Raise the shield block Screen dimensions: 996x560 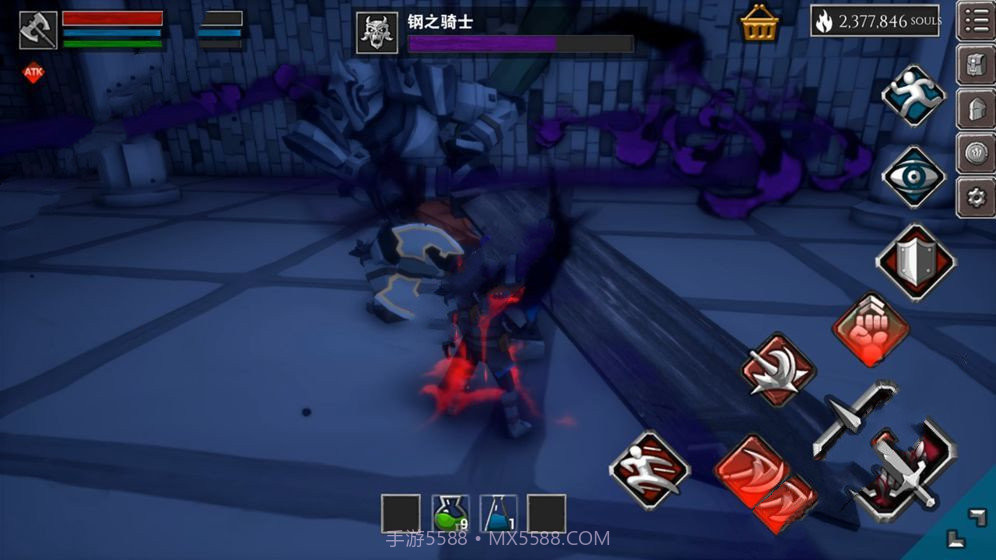click(915, 261)
